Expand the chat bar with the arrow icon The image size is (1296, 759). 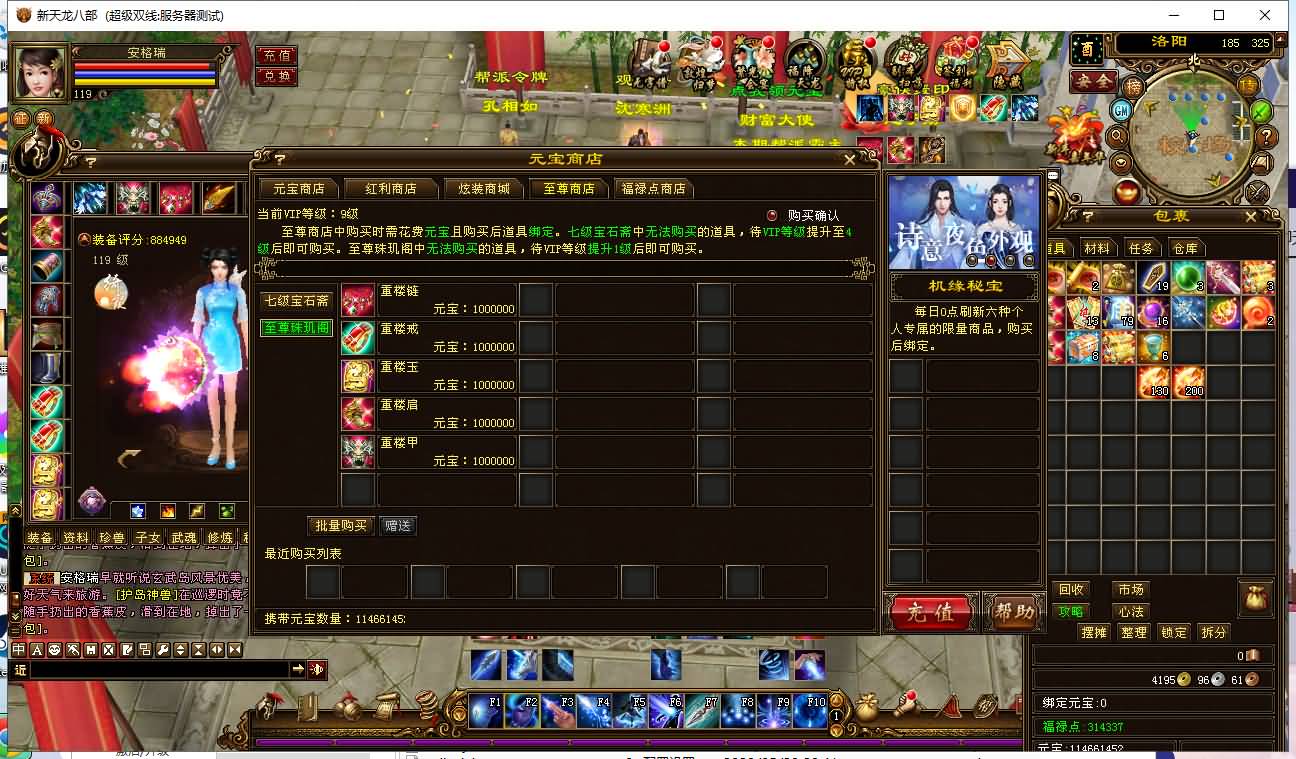(300, 668)
